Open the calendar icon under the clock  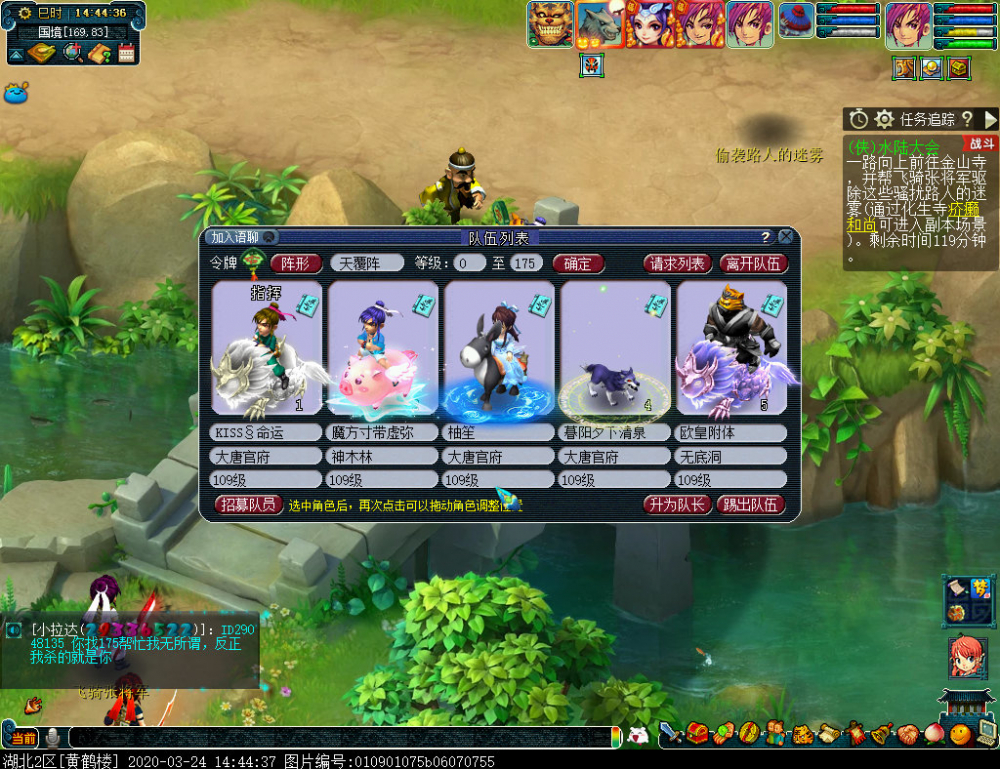126,53
